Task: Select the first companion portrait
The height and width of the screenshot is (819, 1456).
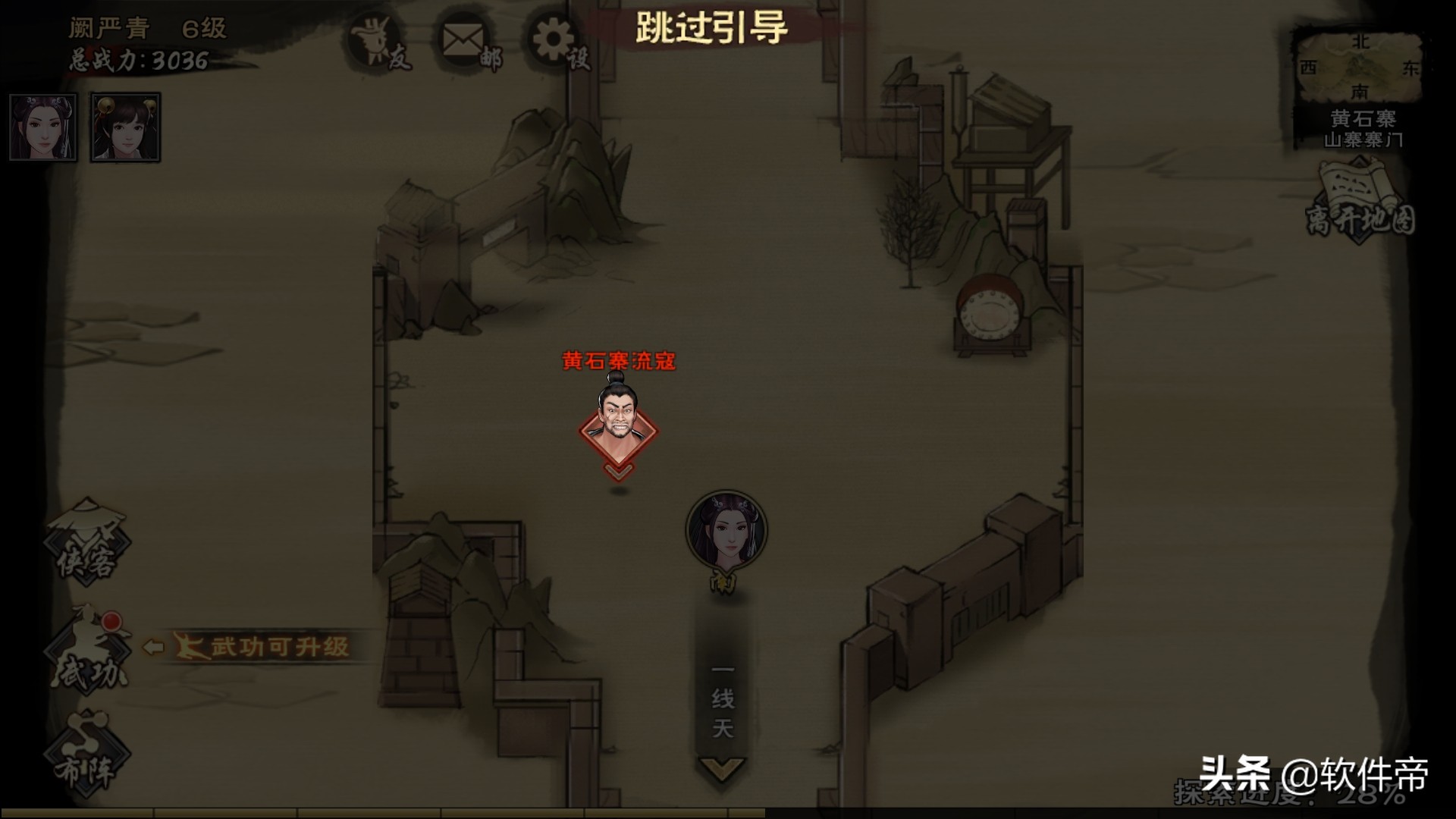Action: pyautogui.click(x=42, y=126)
